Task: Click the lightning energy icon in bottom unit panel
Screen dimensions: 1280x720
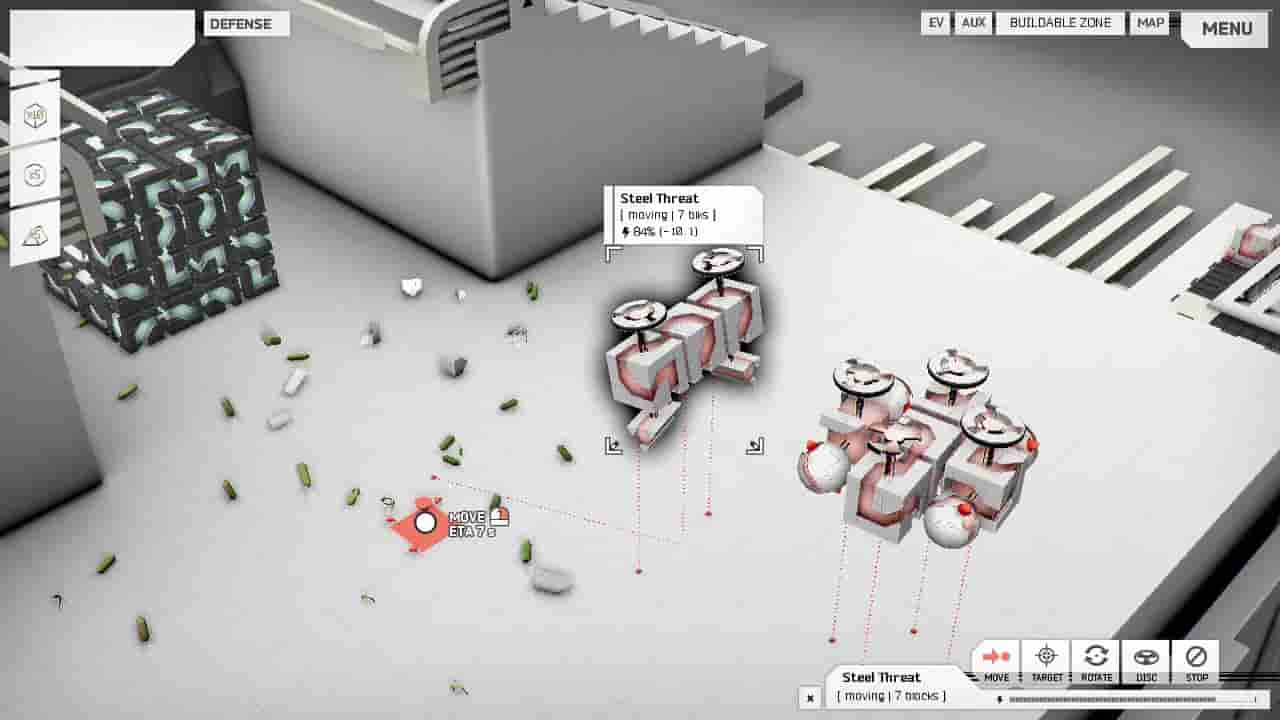Action: pyautogui.click(x=999, y=698)
